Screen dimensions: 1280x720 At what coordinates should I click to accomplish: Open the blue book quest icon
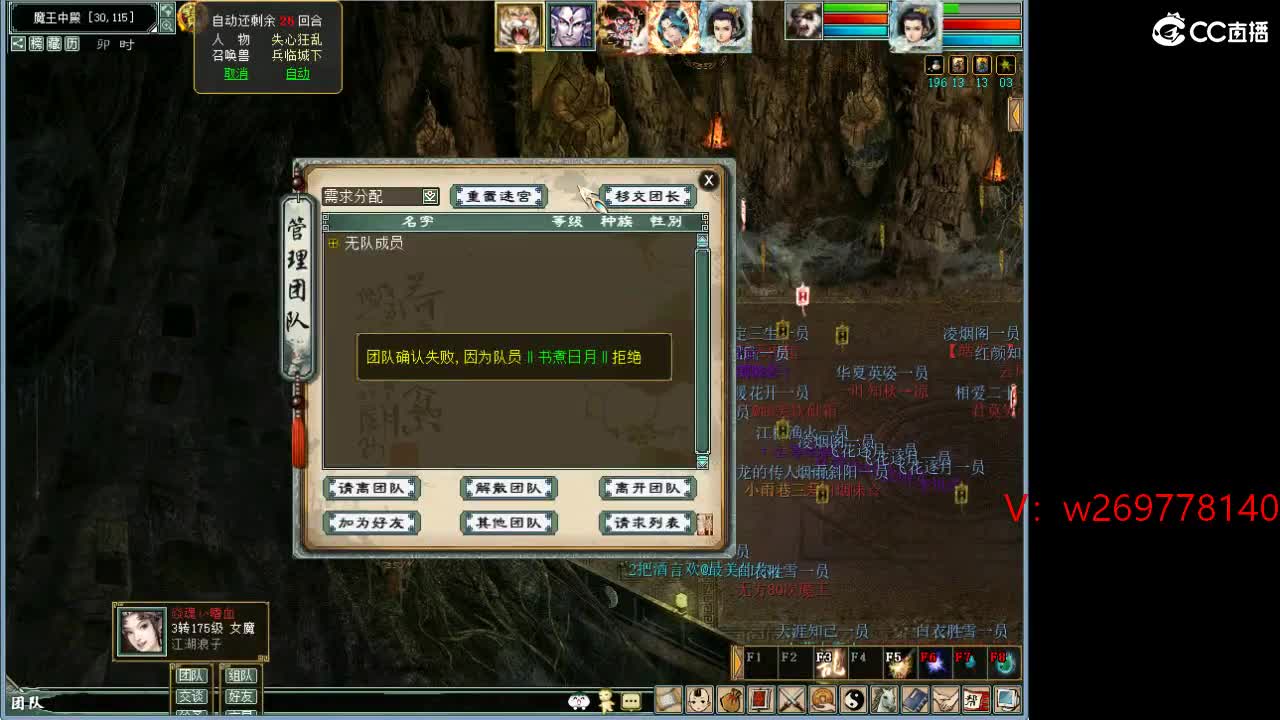(917, 700)
